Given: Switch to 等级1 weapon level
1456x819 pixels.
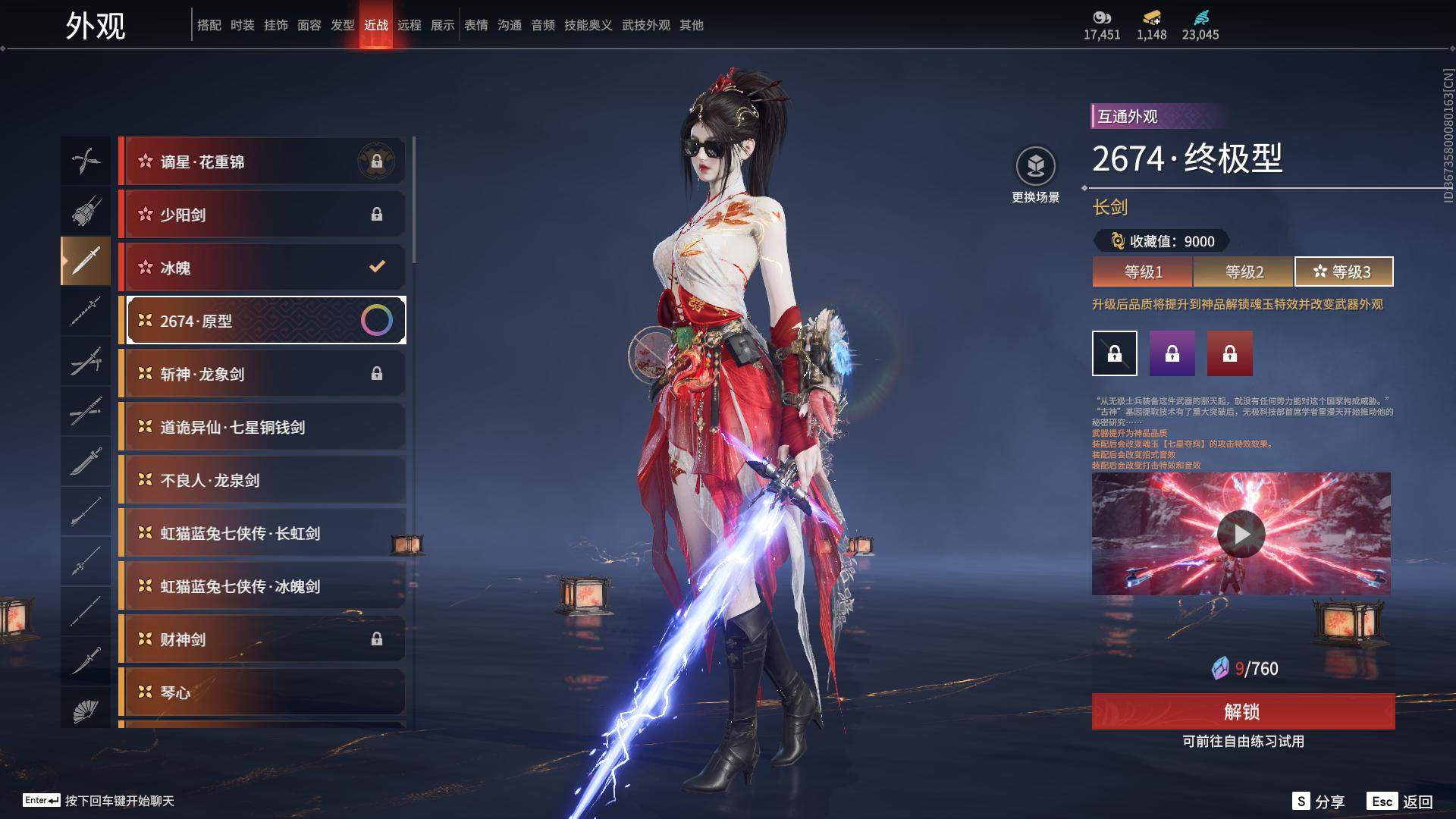Looking at the screenshot, I should [x=1143, y=271].
